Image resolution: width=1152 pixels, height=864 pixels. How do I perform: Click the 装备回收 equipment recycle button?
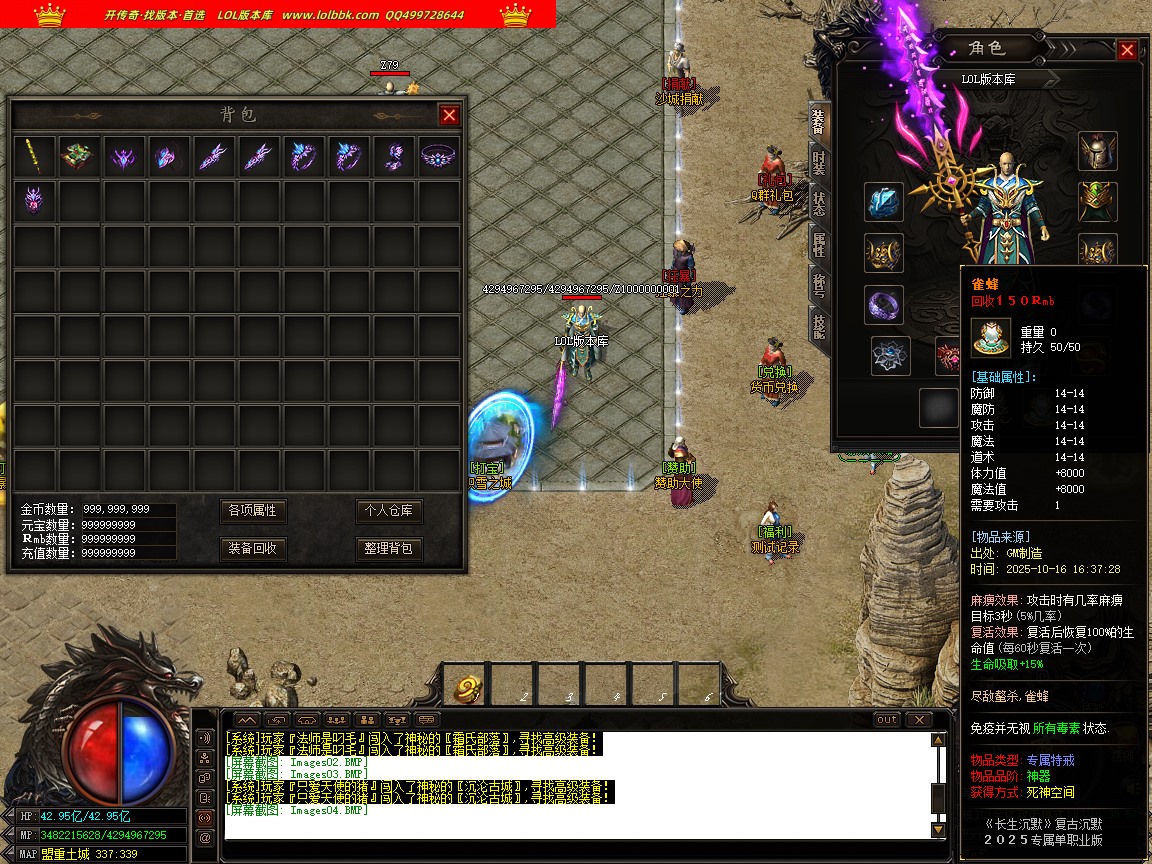253,548
